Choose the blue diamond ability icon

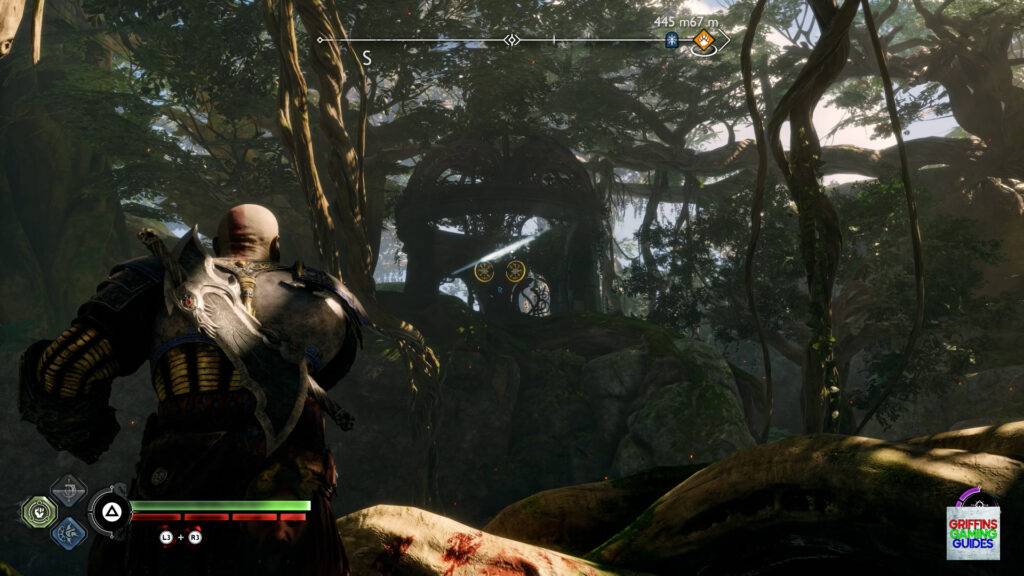68,532
